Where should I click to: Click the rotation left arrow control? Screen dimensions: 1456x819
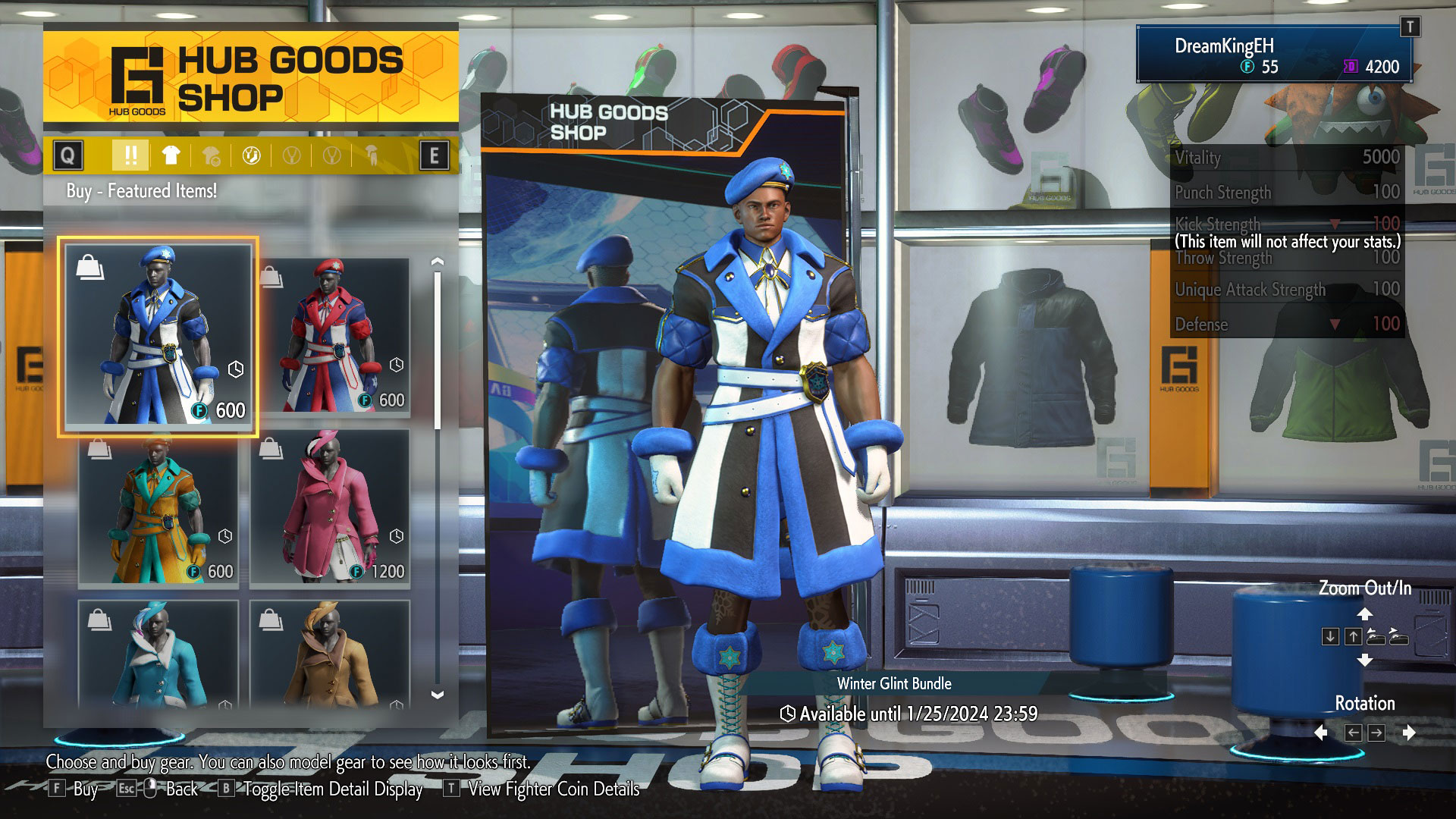click(x=1354, y=732)
